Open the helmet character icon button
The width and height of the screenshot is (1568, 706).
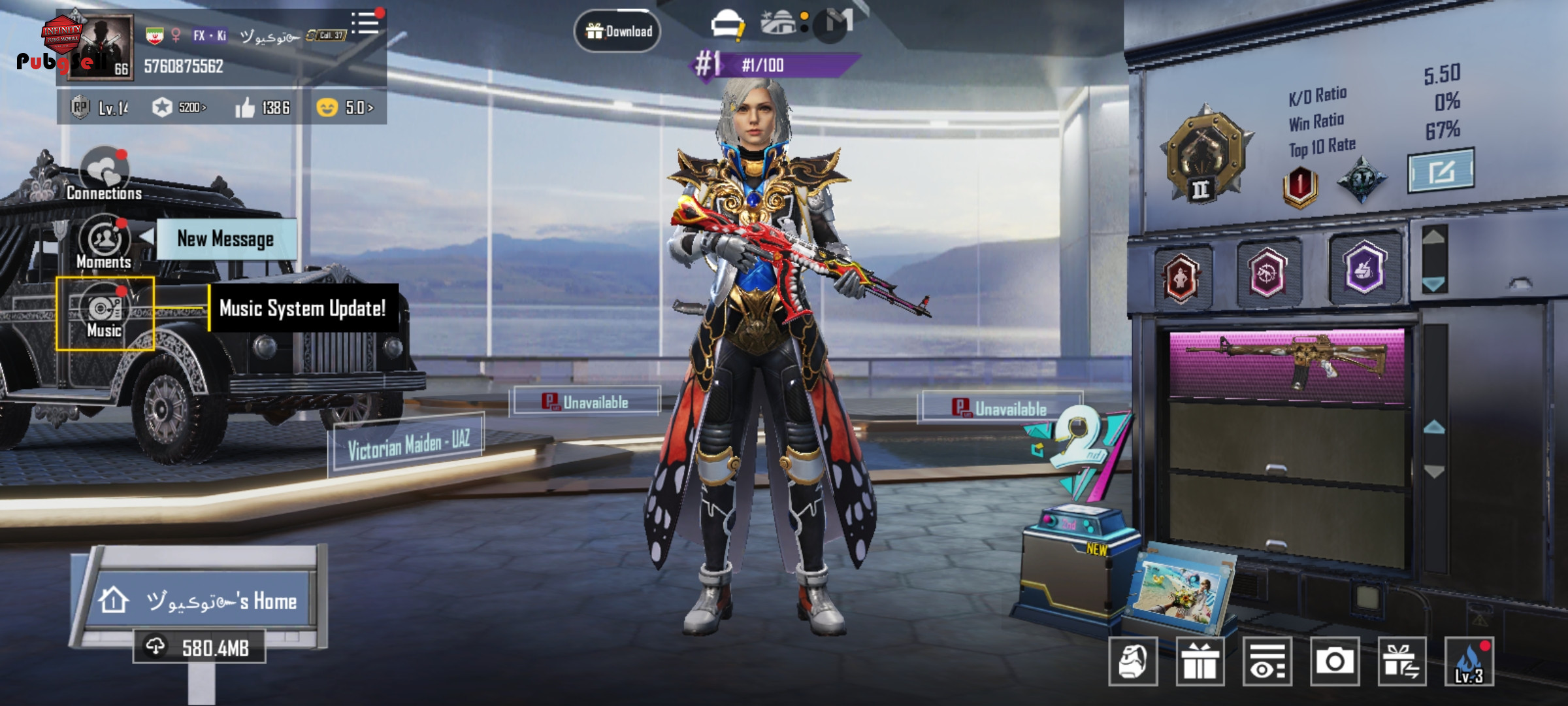[x=1133, y=662]
